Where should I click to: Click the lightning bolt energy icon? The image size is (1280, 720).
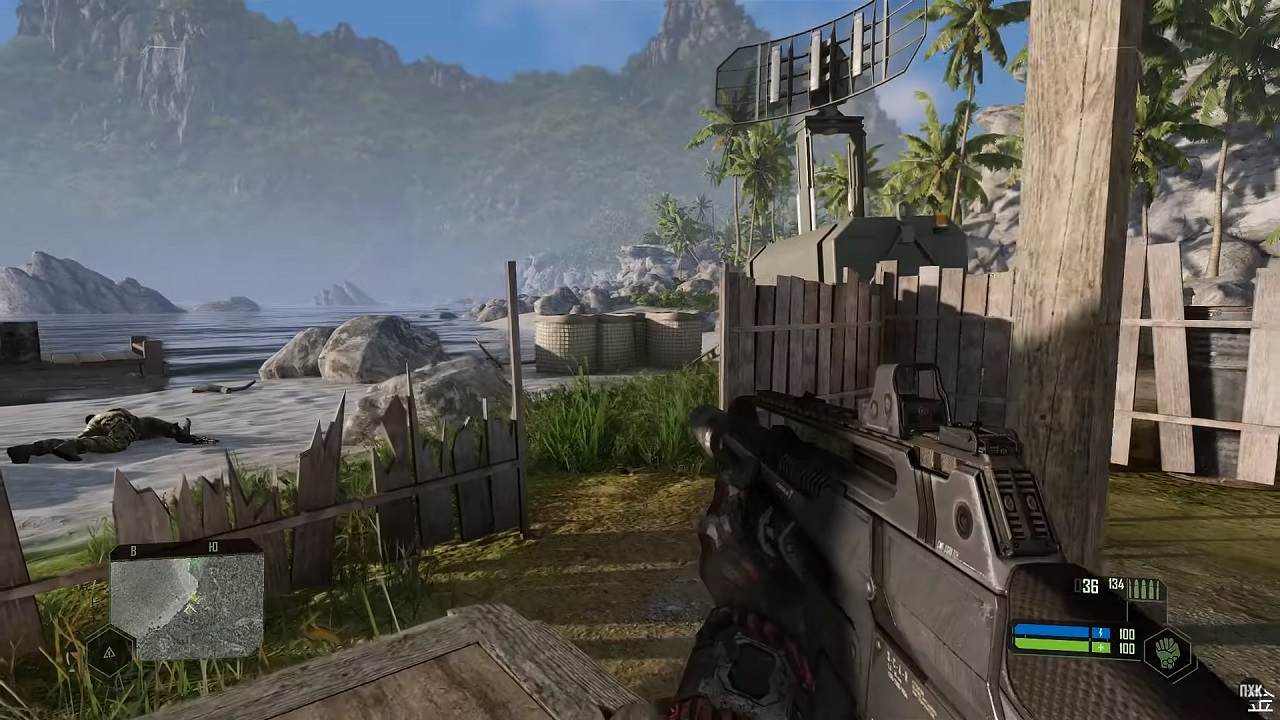pos(1101,632)
